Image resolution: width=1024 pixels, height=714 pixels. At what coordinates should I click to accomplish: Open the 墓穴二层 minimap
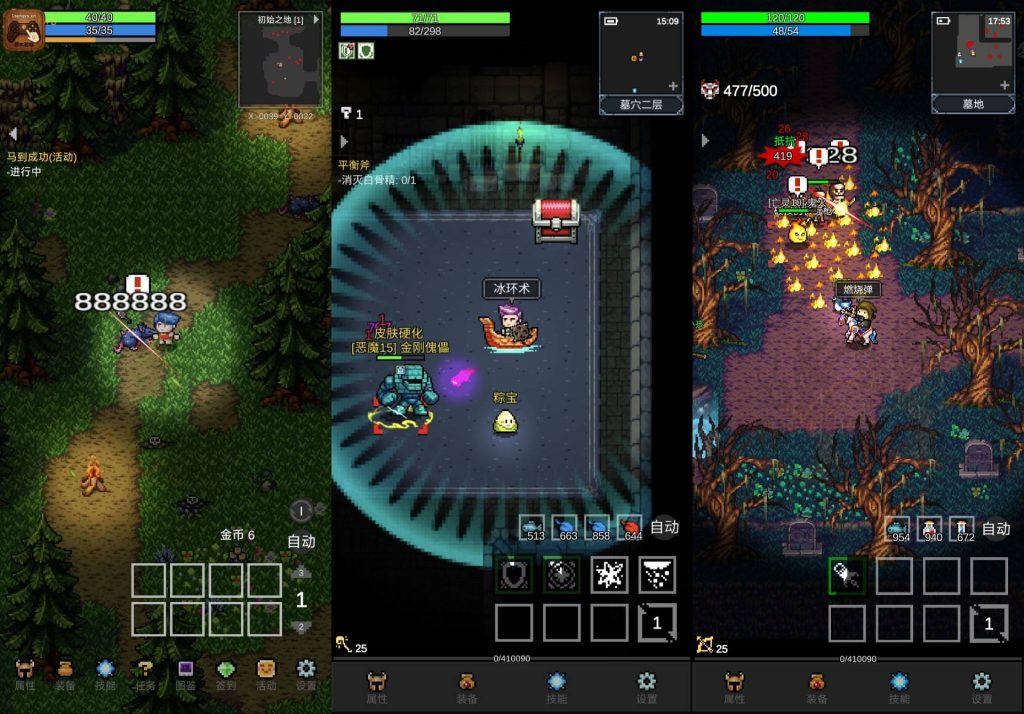tap(641, 62)
